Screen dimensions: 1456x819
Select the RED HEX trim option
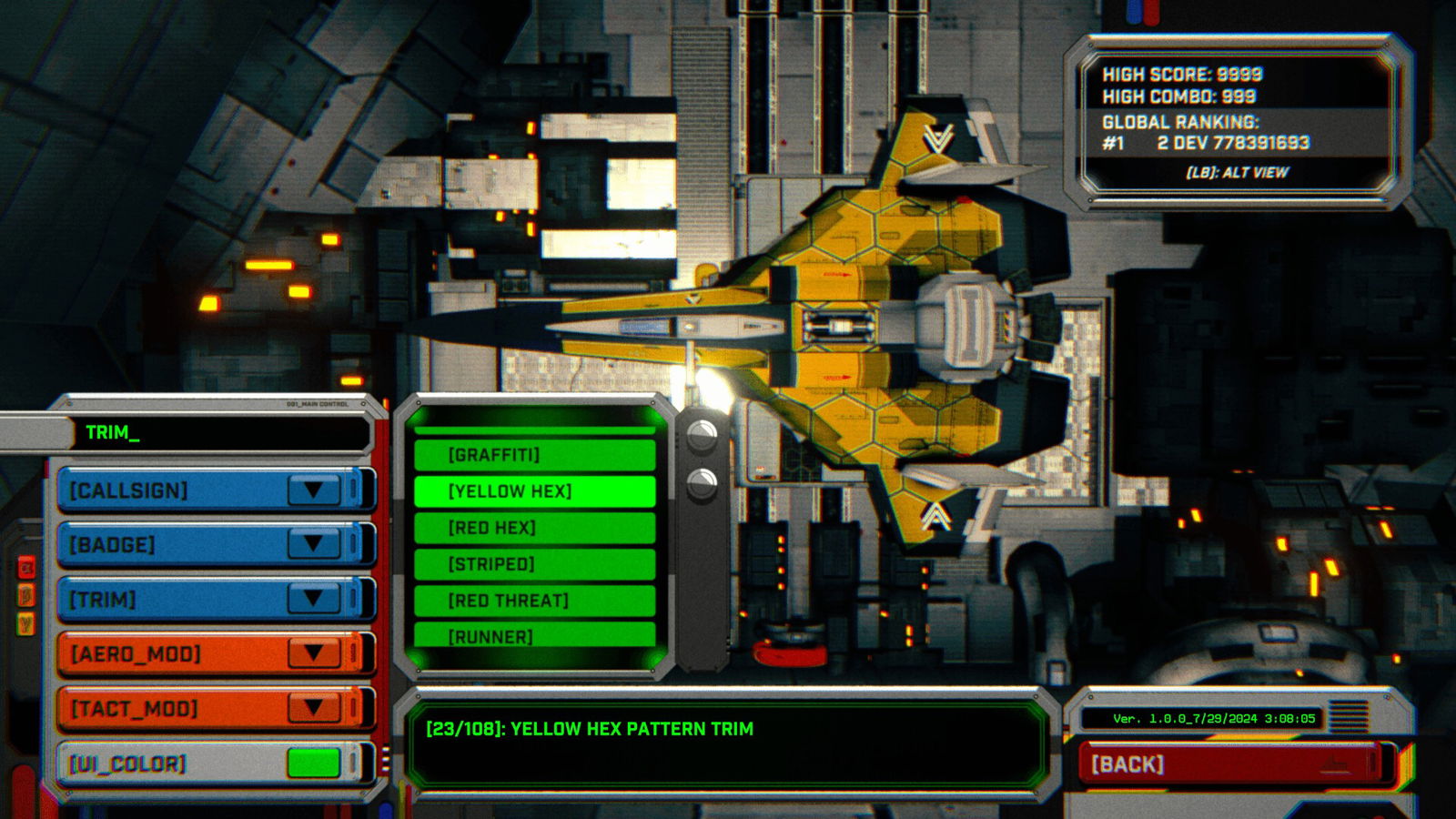(x=535, y=527)
